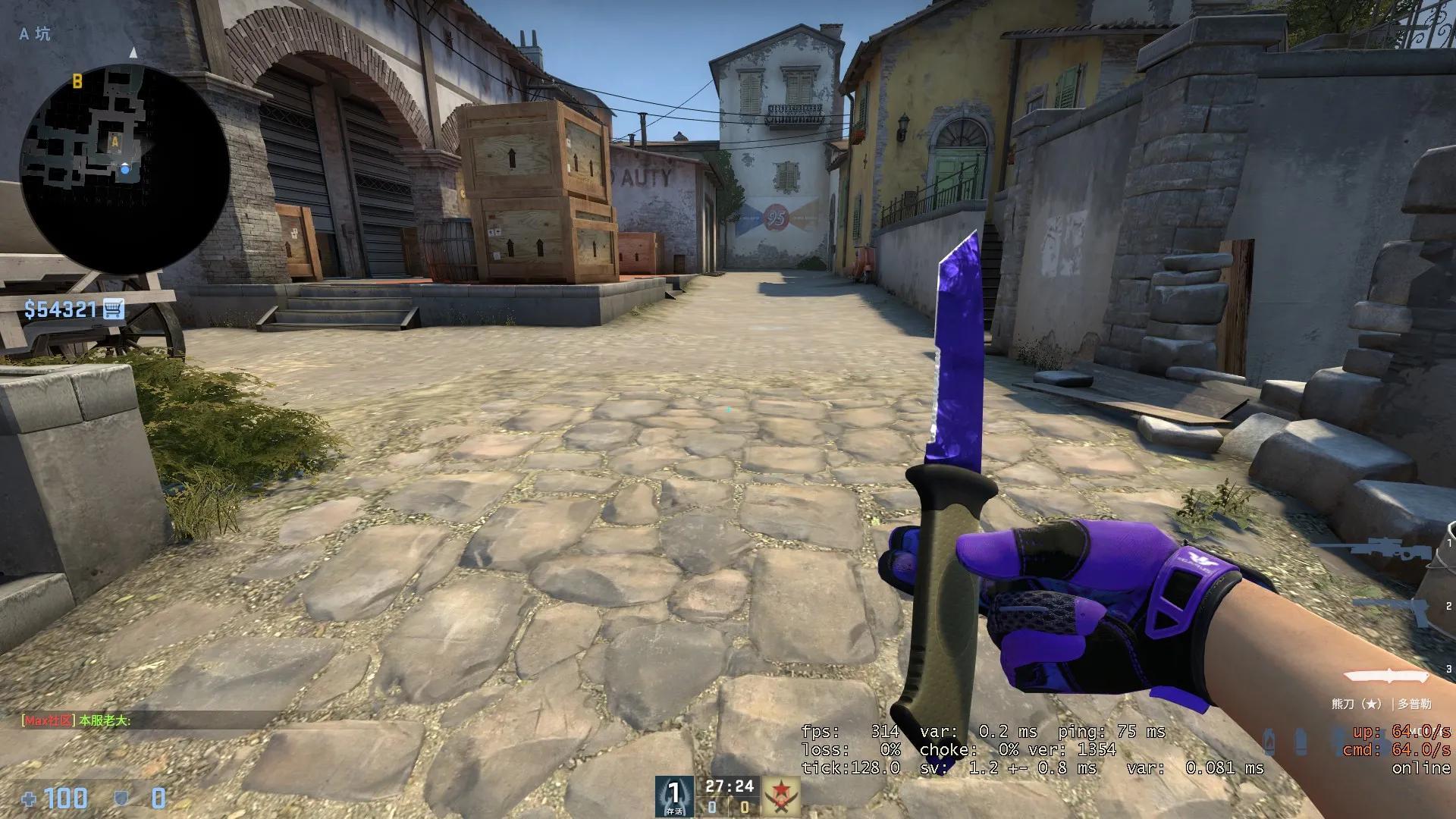Click the armor shield icon beside the health bar
Viewport: 1456px width, 819px height.
(121, 798)
